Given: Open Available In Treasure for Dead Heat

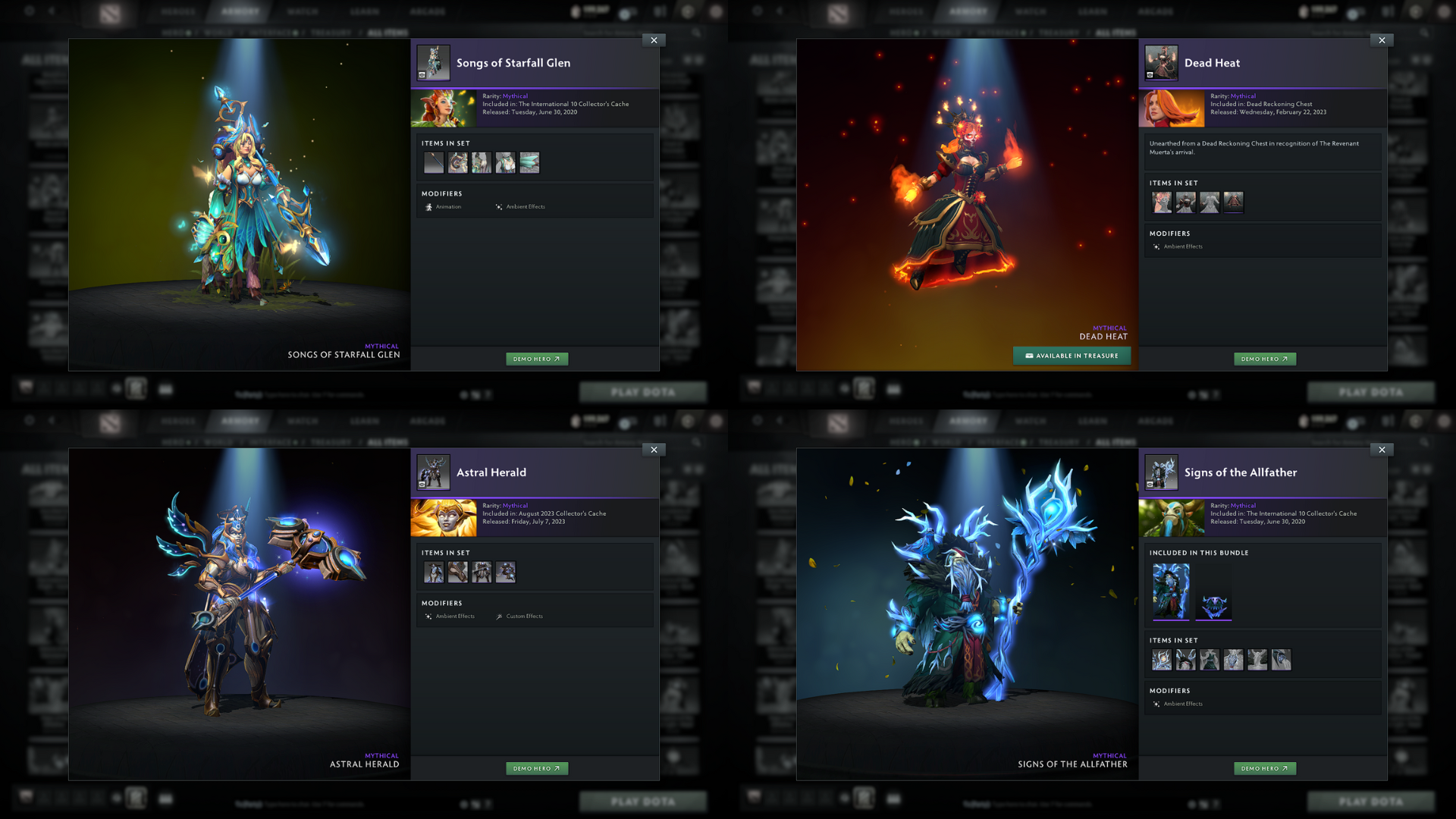Looking at the screenshot, I should pyautogui.click(x=1072, y=355).
